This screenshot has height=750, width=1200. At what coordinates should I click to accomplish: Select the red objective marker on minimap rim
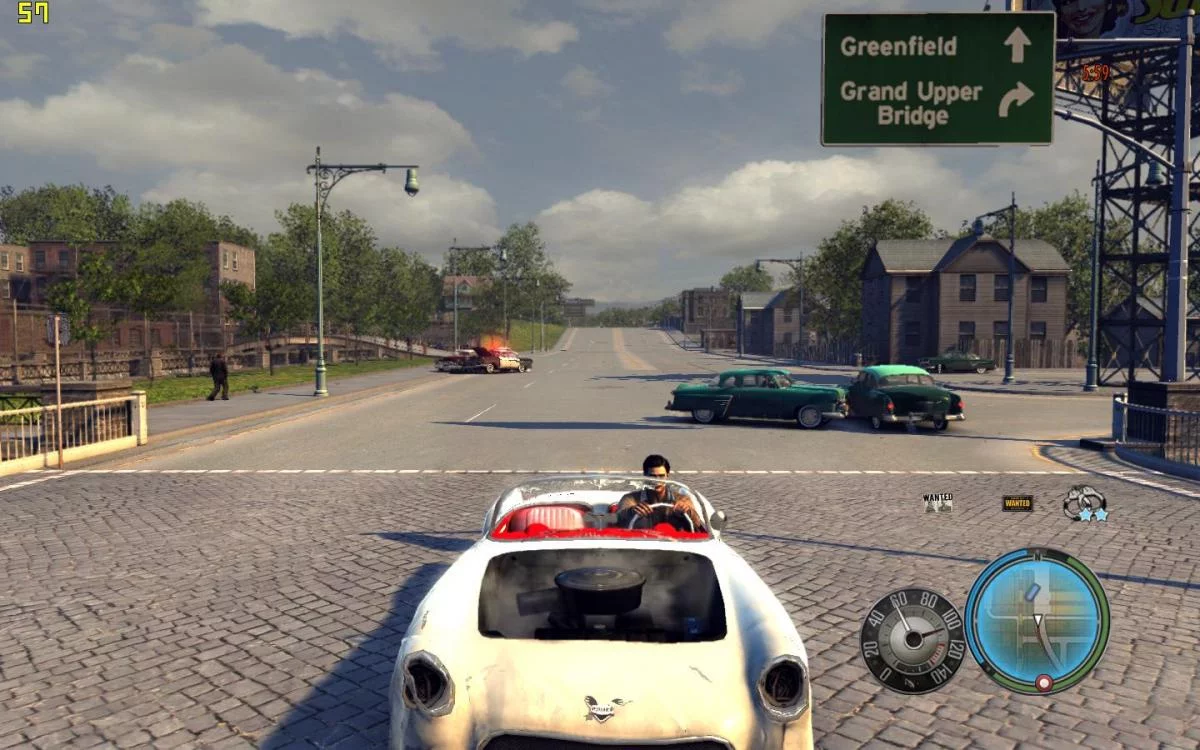coord(1043,682)
